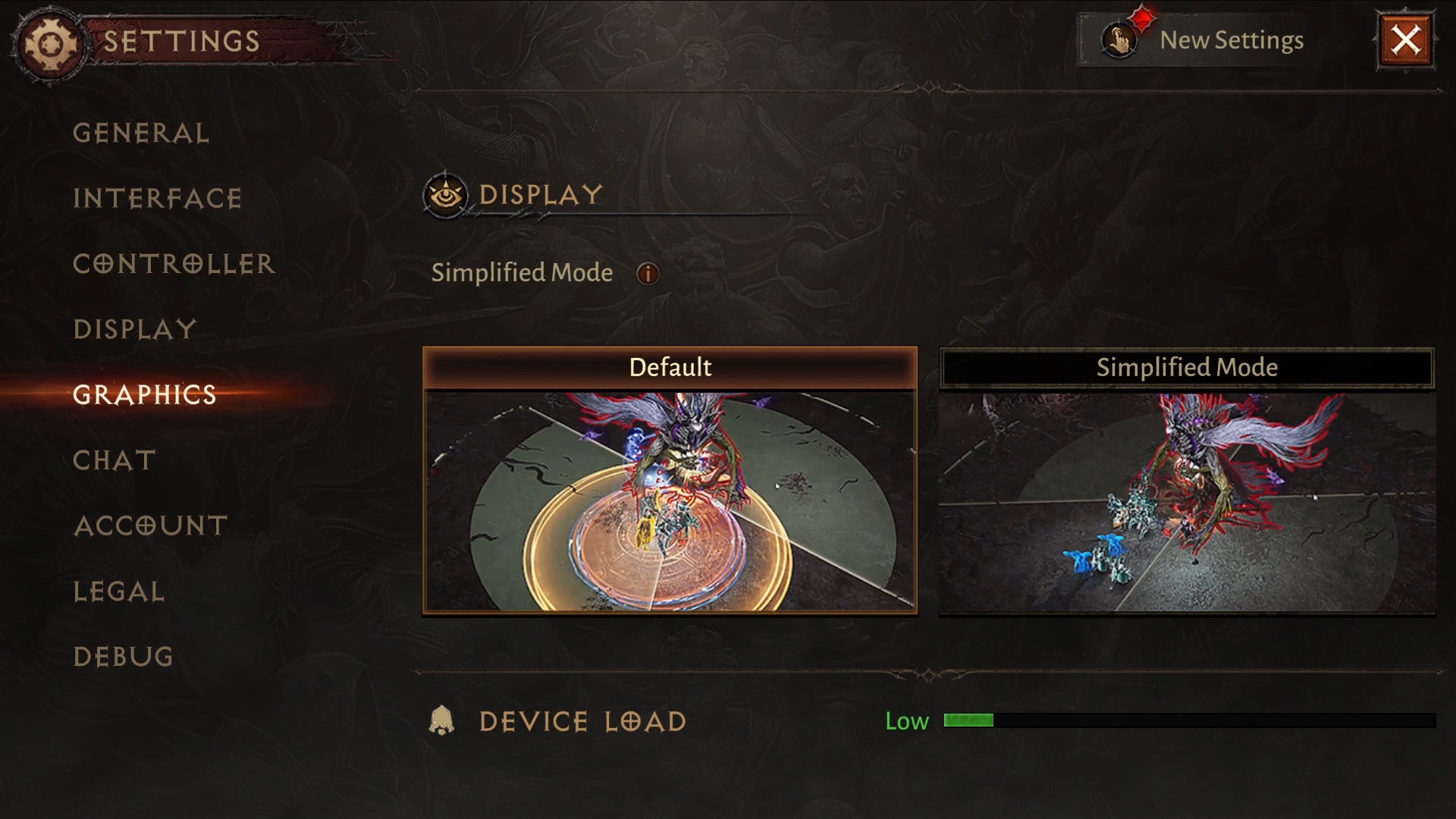Open the Controller settings section
1456x819 pixels.
tap(174, 264)
